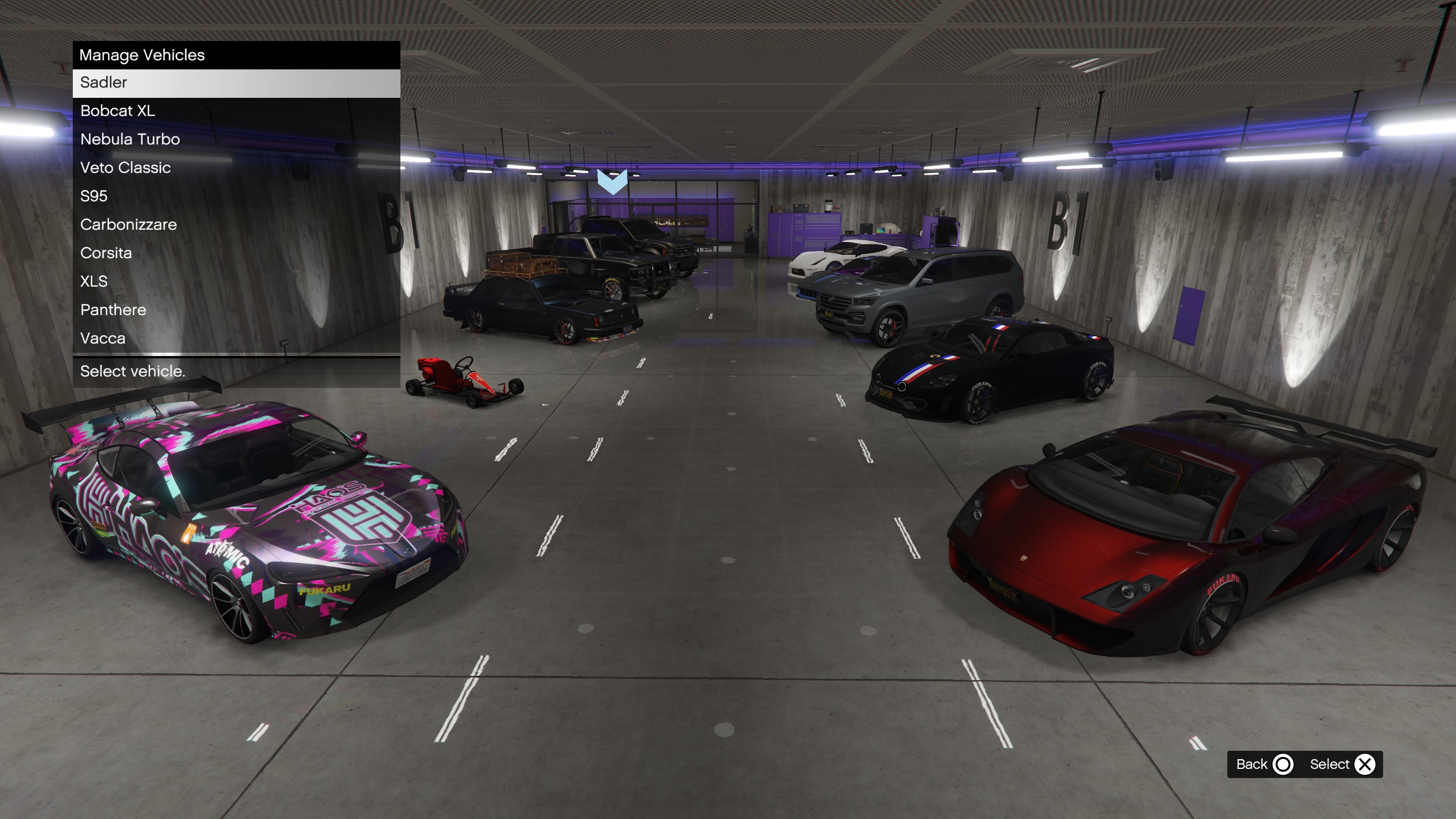Choose the XLS menu row
1456x819 pixels.
point(236,281)
